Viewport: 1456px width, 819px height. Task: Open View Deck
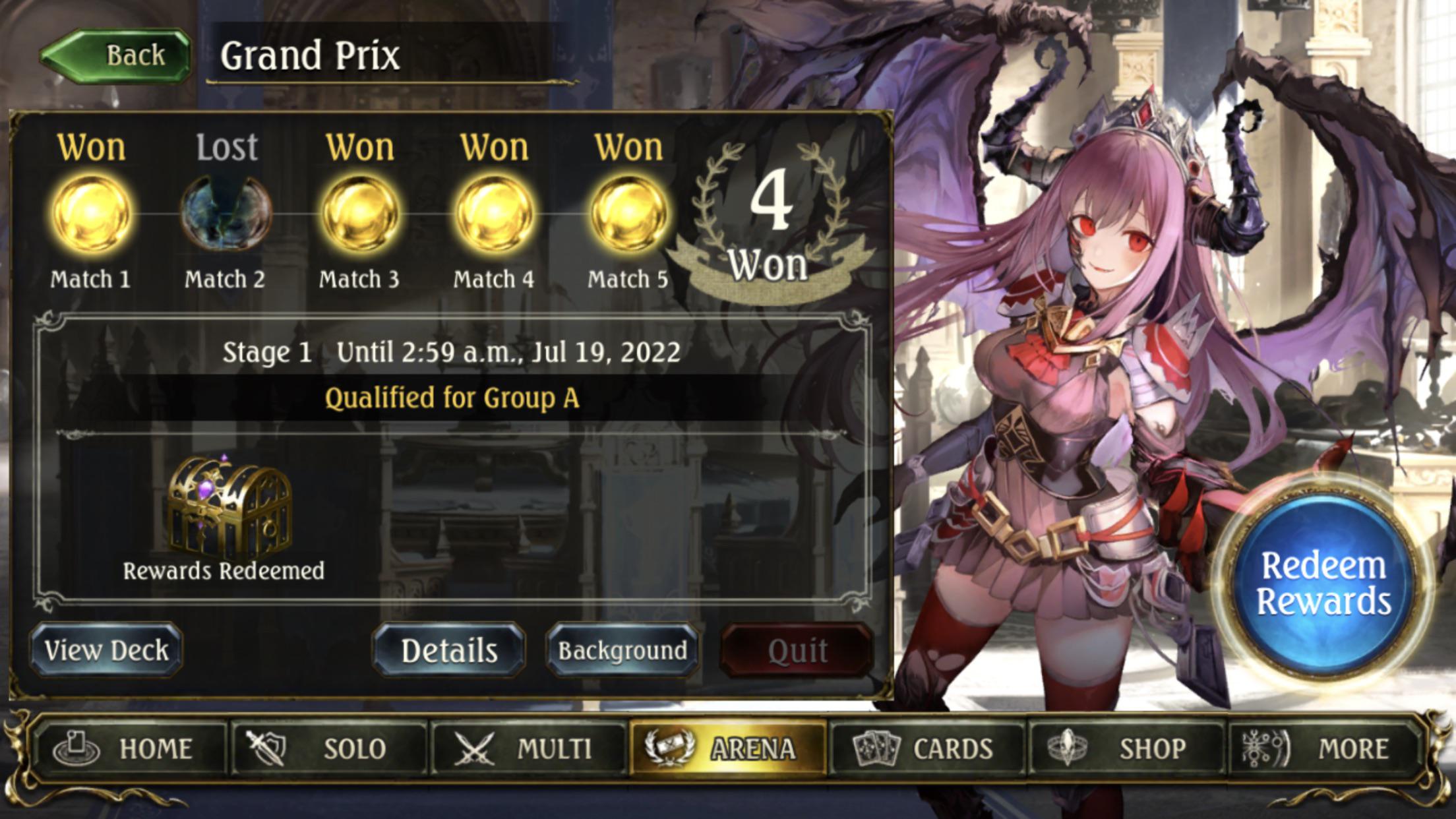coord(106,650)
